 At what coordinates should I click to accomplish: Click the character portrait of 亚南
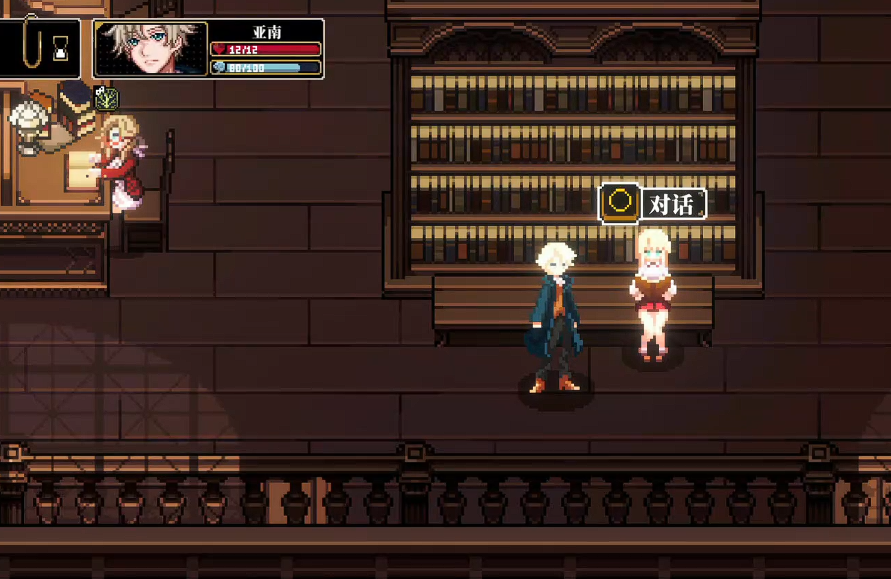point(151,49)
